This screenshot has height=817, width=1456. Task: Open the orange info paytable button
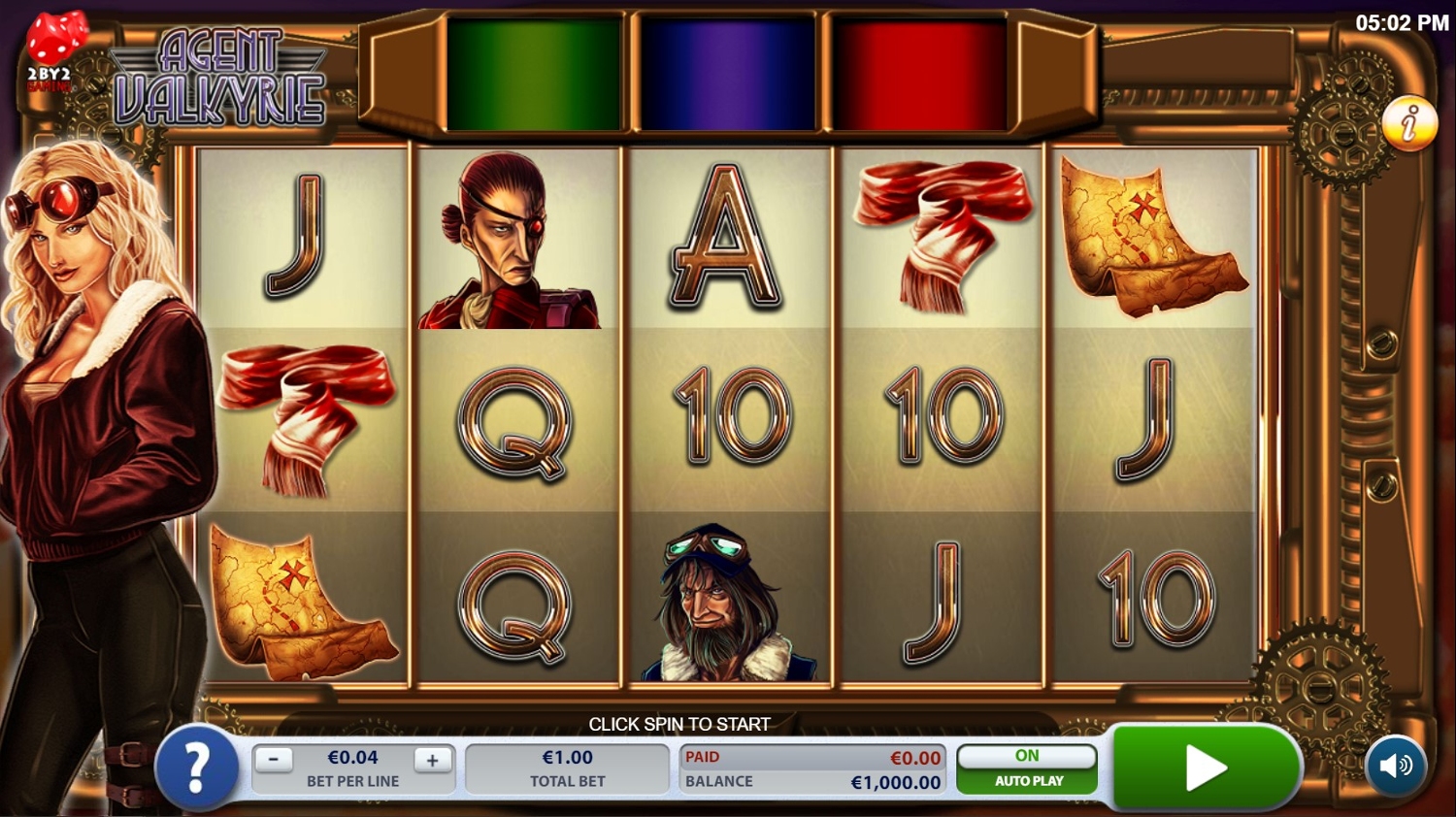[1409, 123]
